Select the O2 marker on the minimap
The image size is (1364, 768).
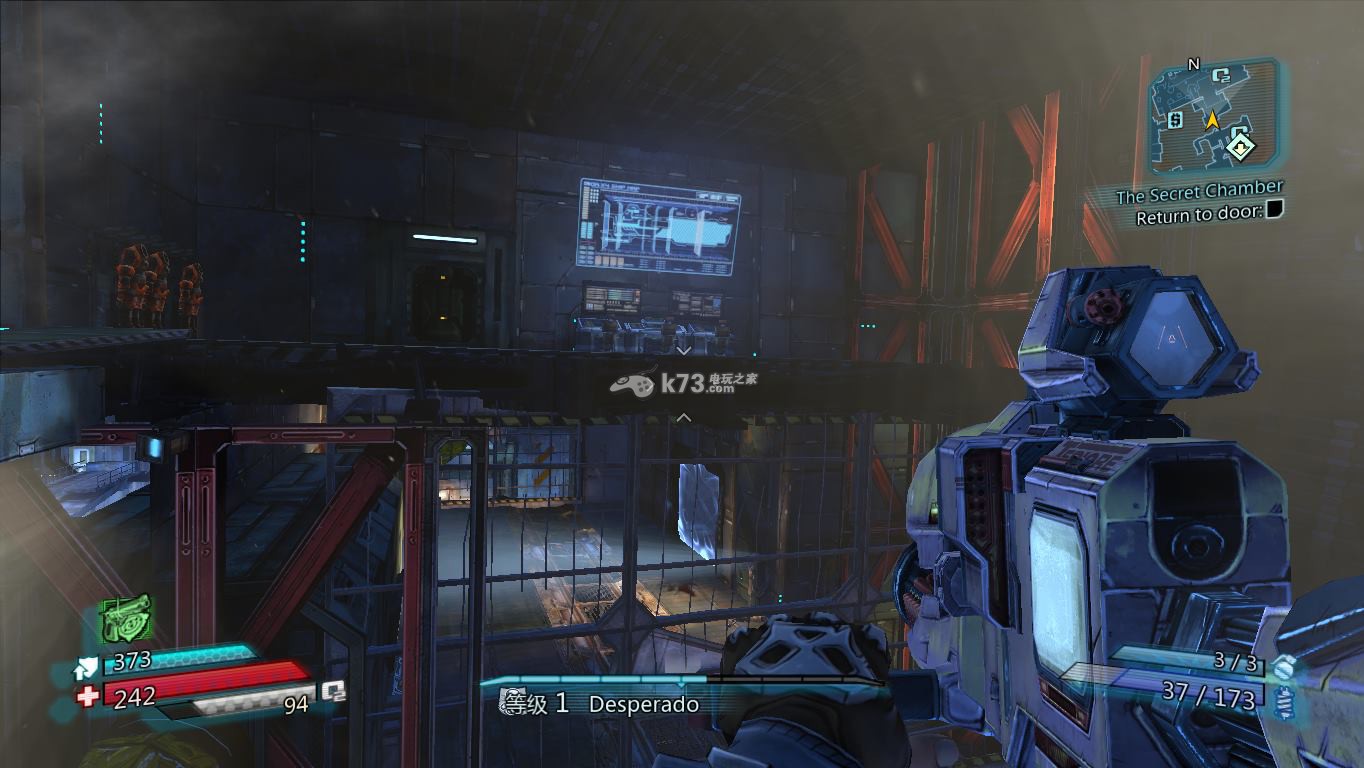1220,75
